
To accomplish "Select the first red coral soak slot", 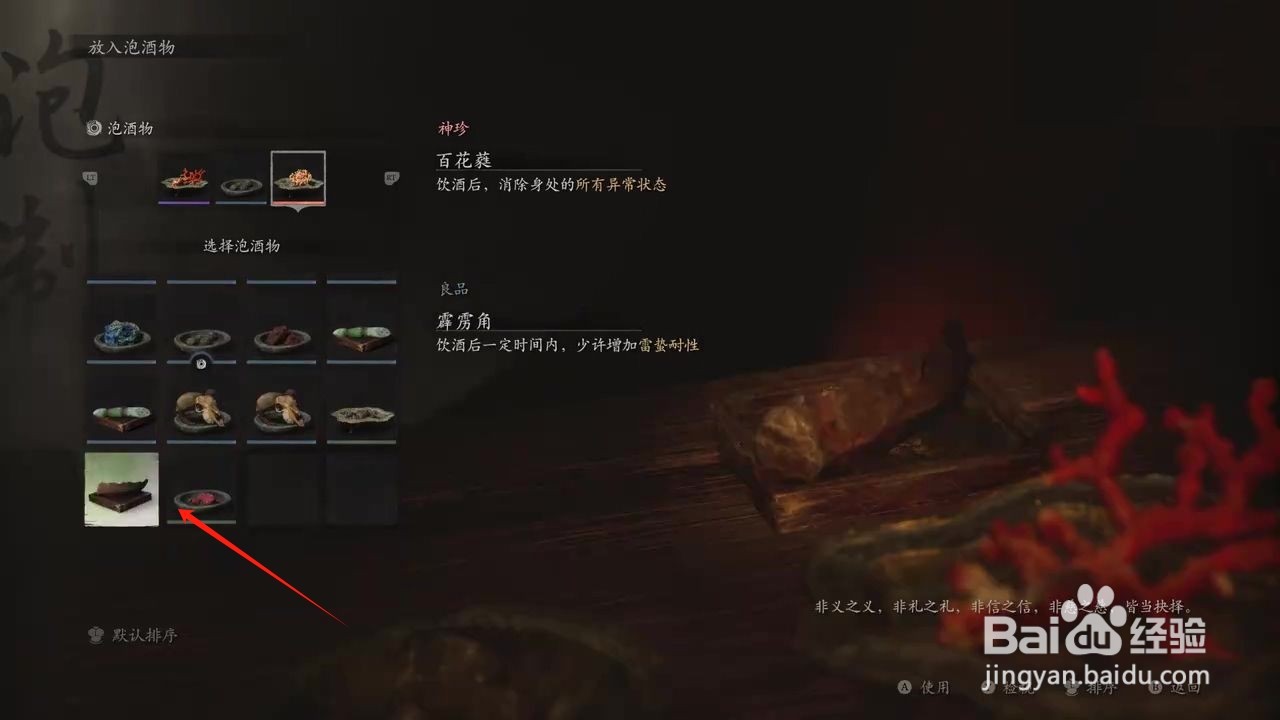I will pos(183,178).
